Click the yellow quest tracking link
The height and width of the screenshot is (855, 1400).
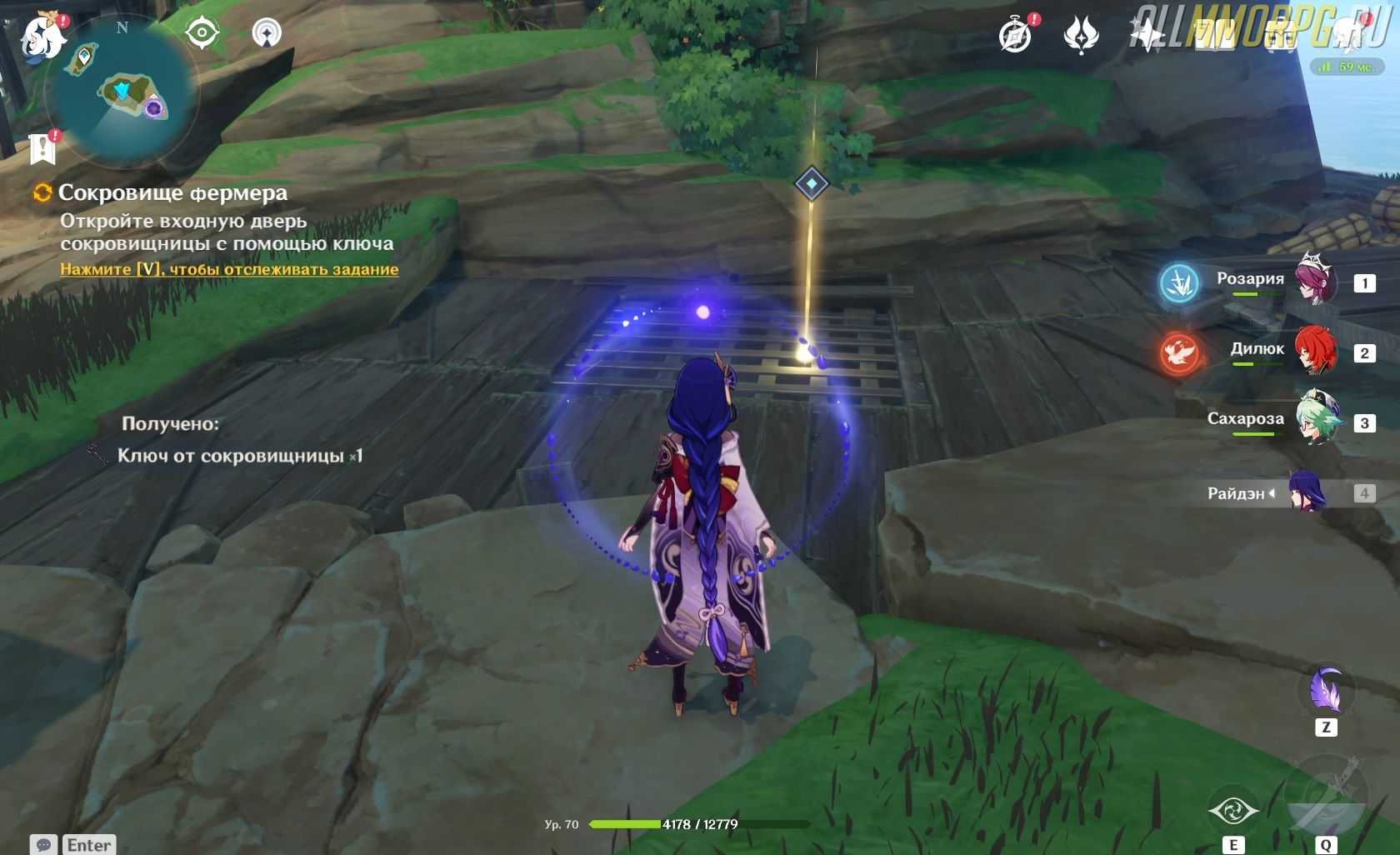[229, 269]
